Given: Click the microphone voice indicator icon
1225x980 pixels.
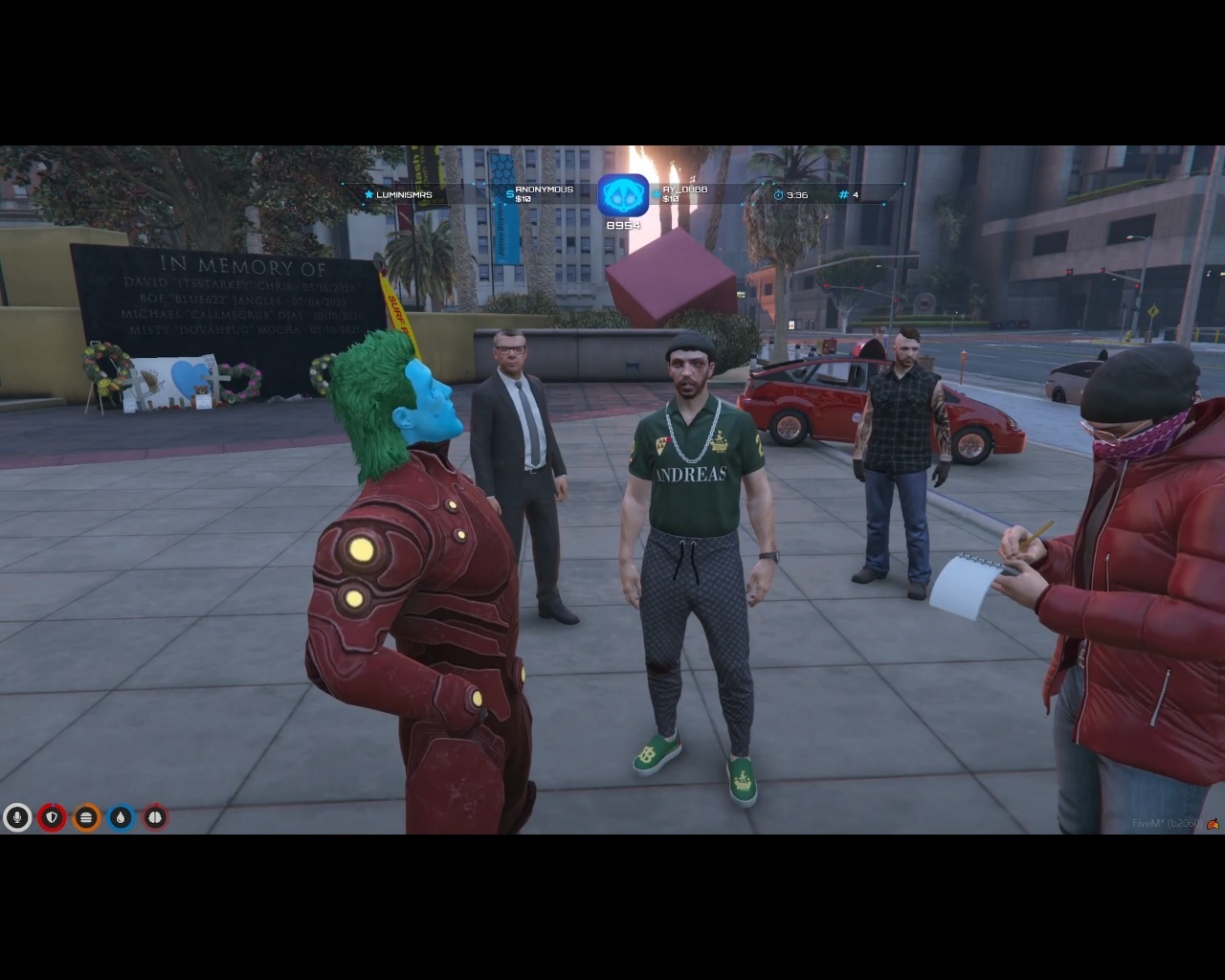Looking at the screenshot, I should [x=16, y=817].
